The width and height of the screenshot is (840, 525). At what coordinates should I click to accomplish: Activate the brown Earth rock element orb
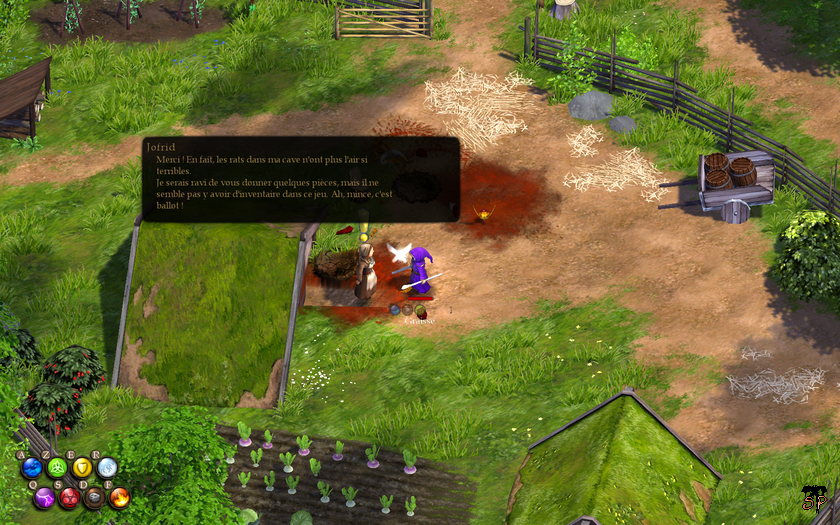tap(94, 497)
